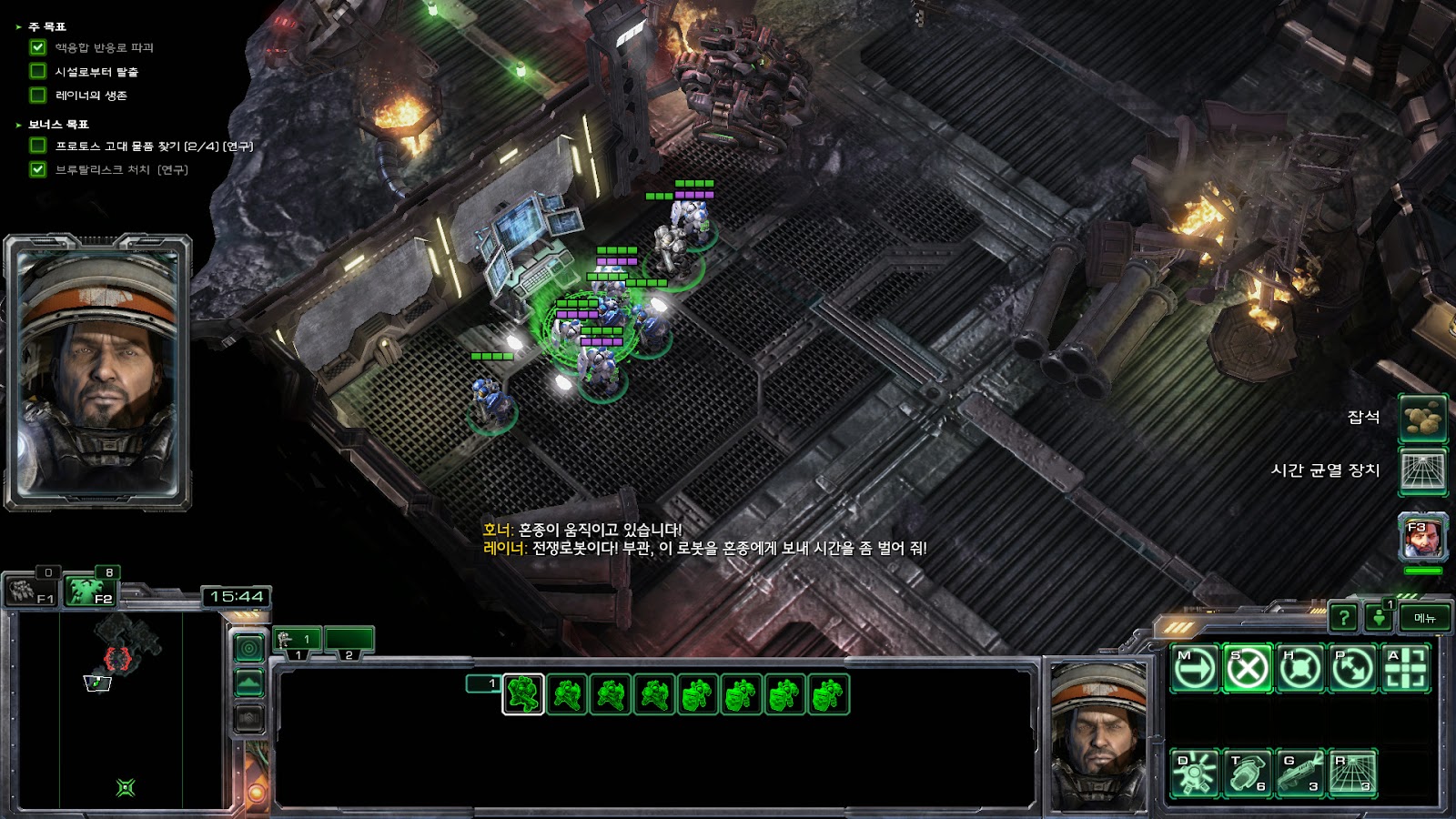Open the question mark help button
The width and height of the screenshot is (1456, 819).
click(1343, 618)
